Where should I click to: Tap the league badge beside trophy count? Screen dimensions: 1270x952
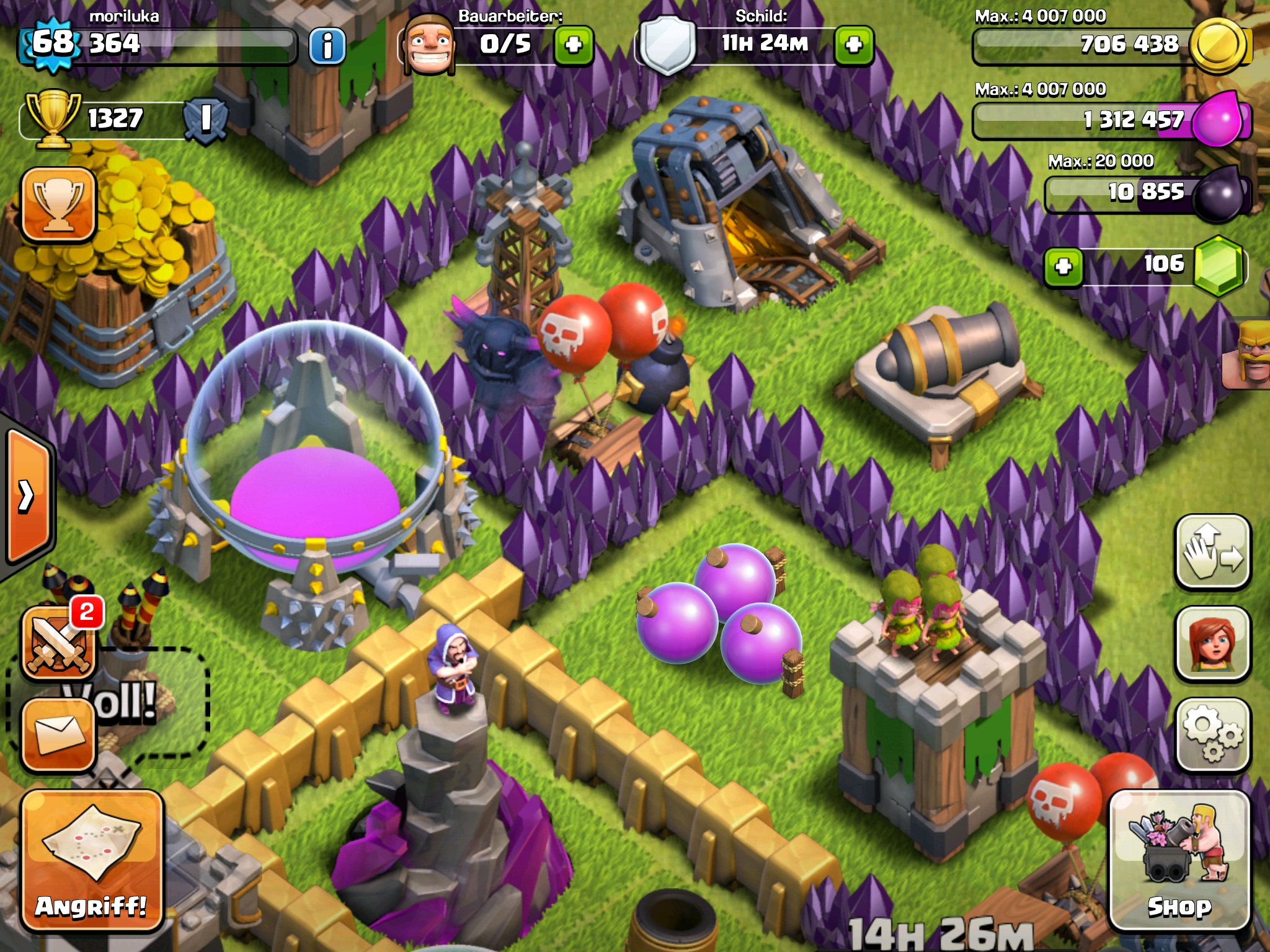(x=205, y=118)
